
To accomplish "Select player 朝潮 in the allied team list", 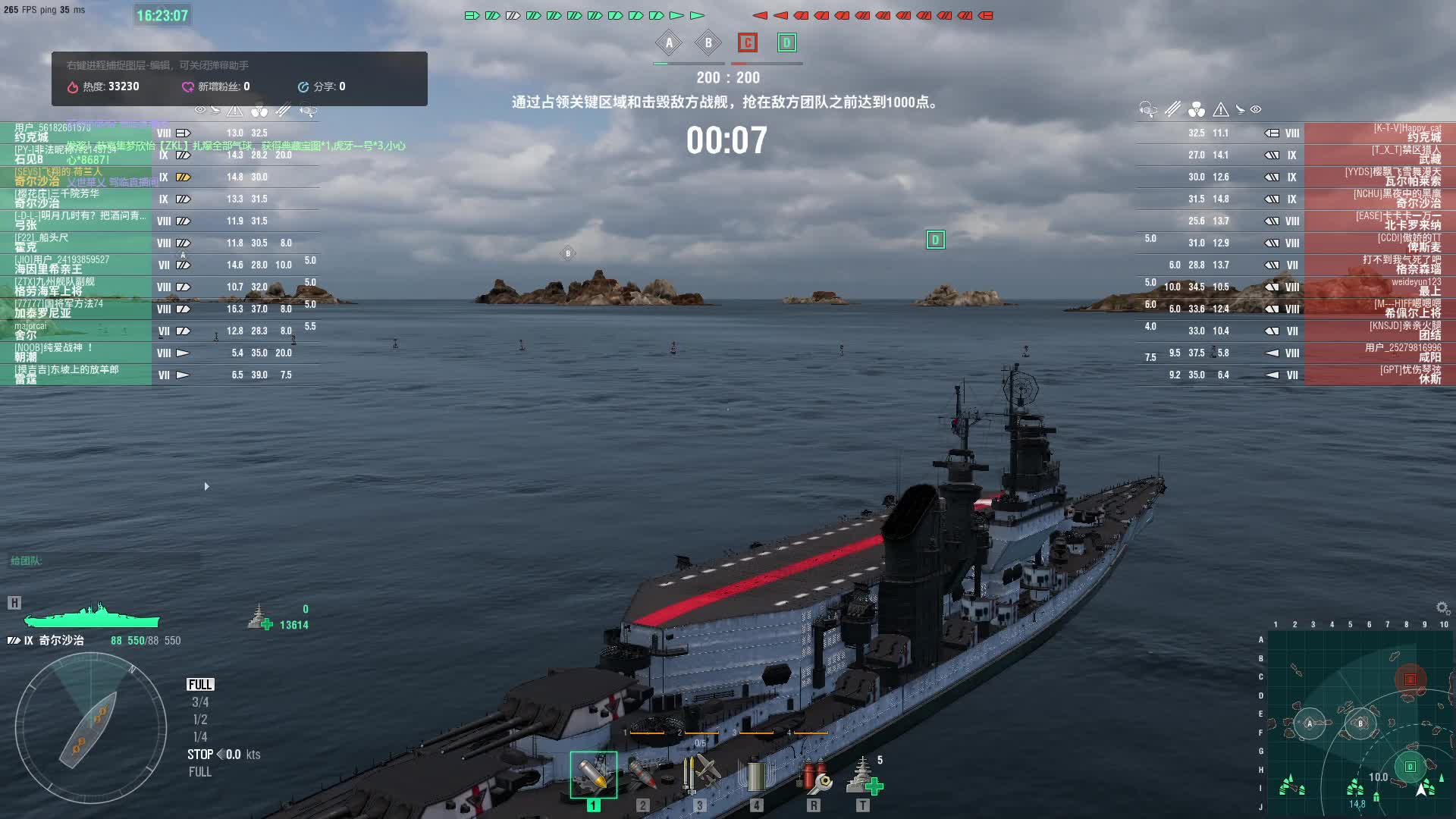I will click(x=76, y=353).
